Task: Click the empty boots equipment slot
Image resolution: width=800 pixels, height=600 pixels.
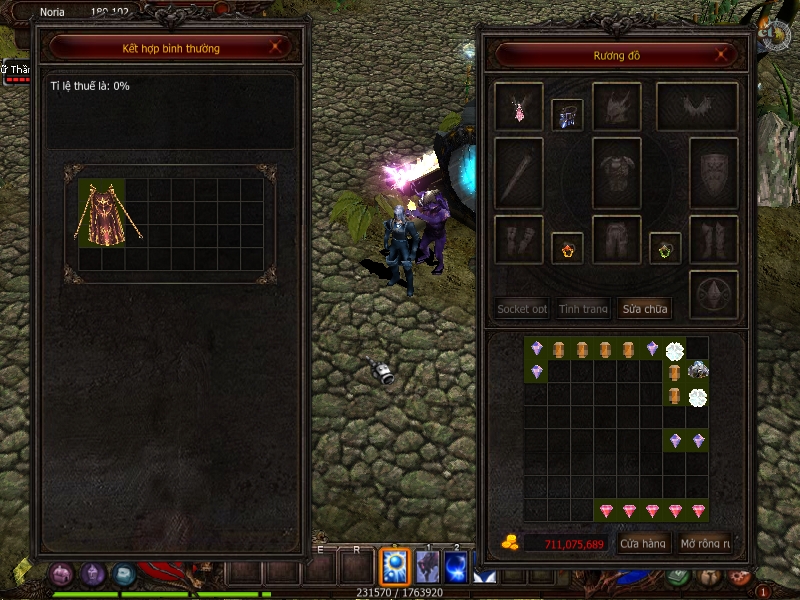Action: [714, 240]
